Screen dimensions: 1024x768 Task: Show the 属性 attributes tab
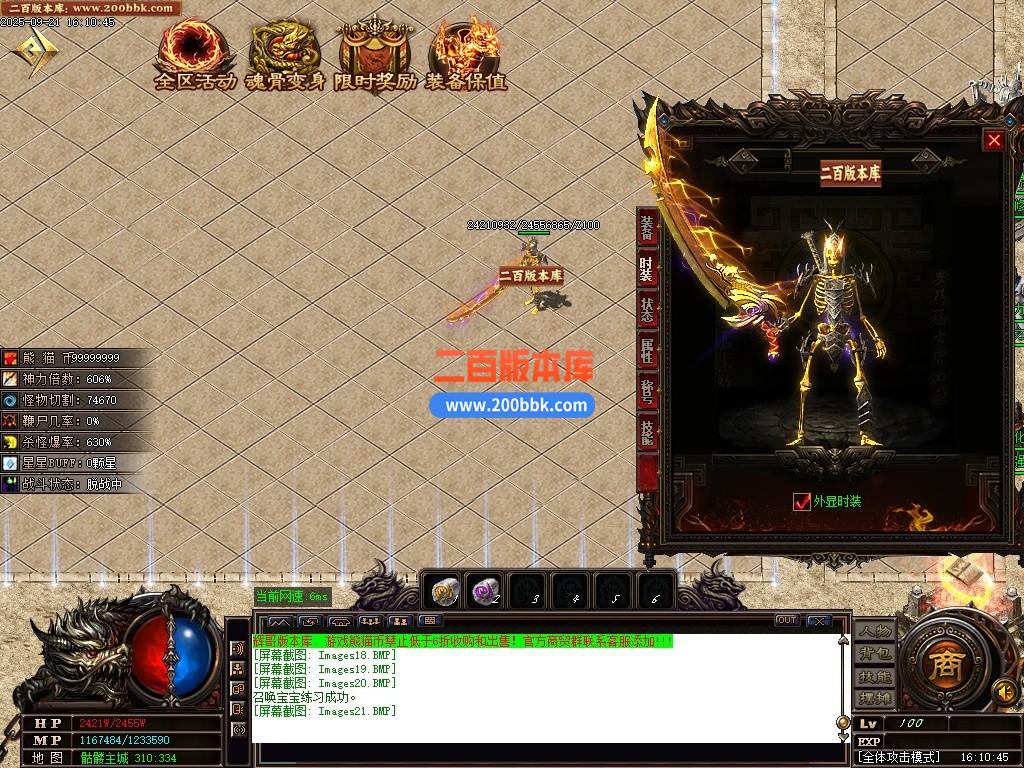click(x=647, y=351)
